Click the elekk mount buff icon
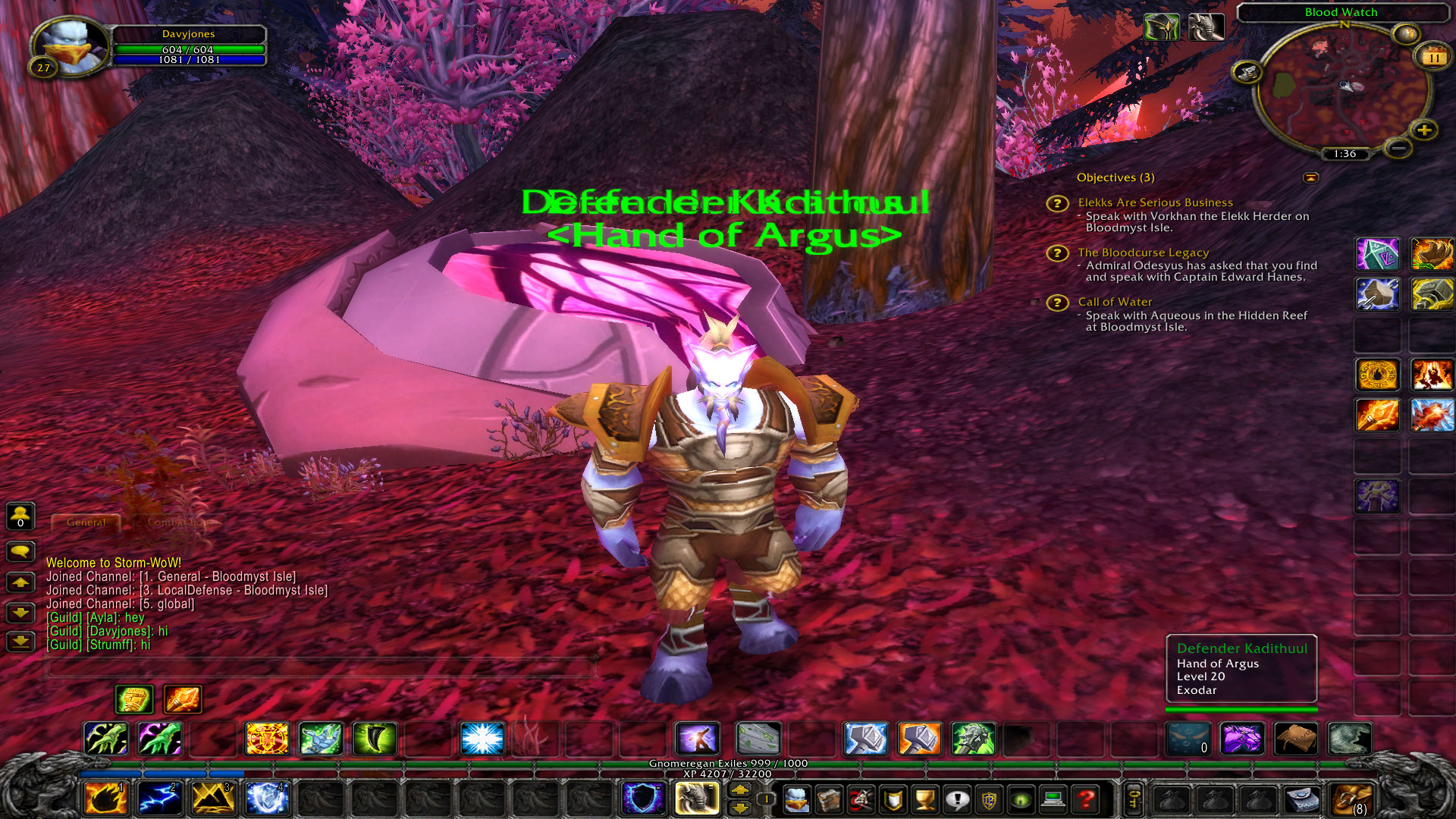This screenshot has width=1456, height=819. 1205,28
